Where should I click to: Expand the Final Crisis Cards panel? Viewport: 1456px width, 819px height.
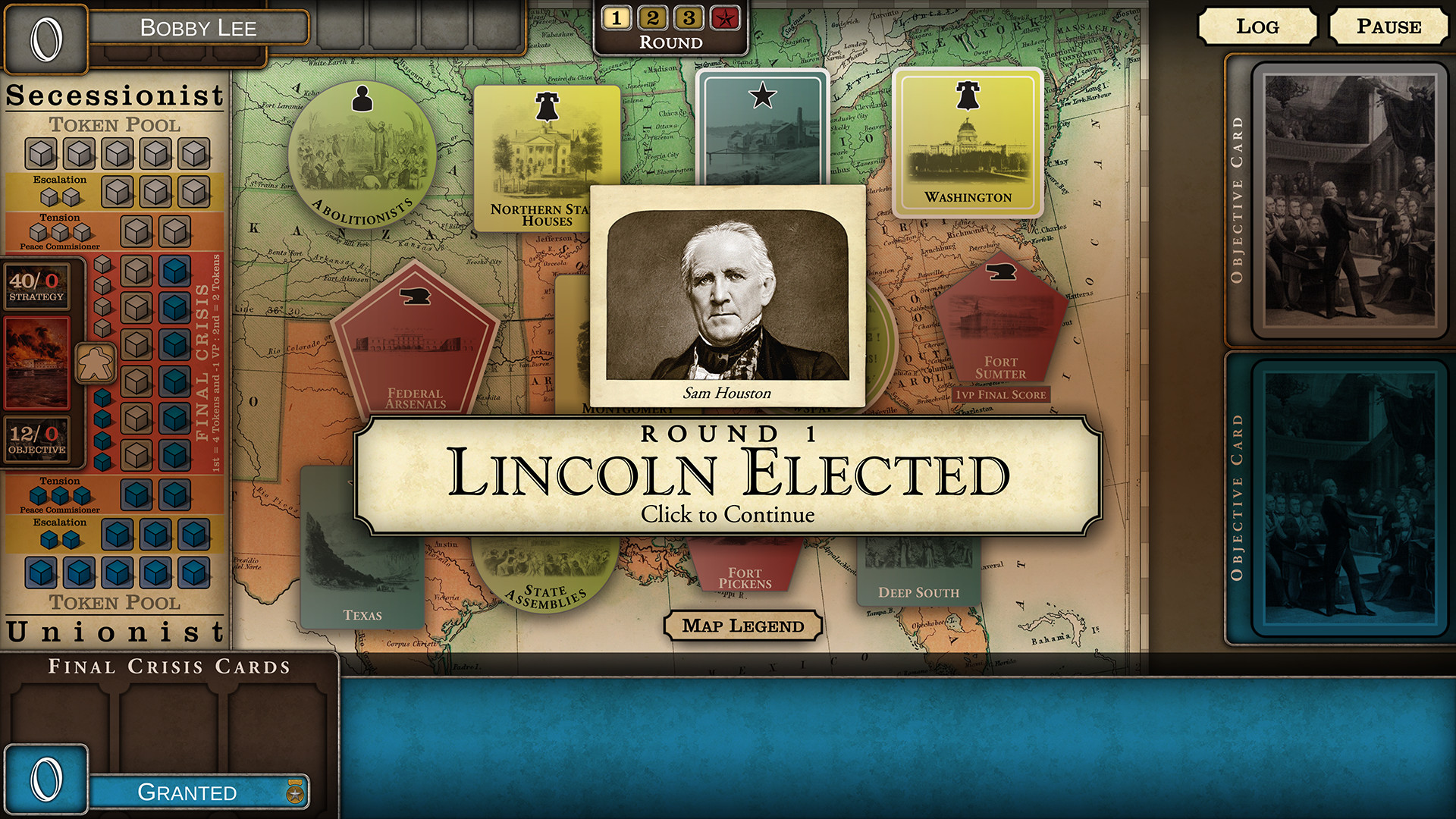click(168, 667)
